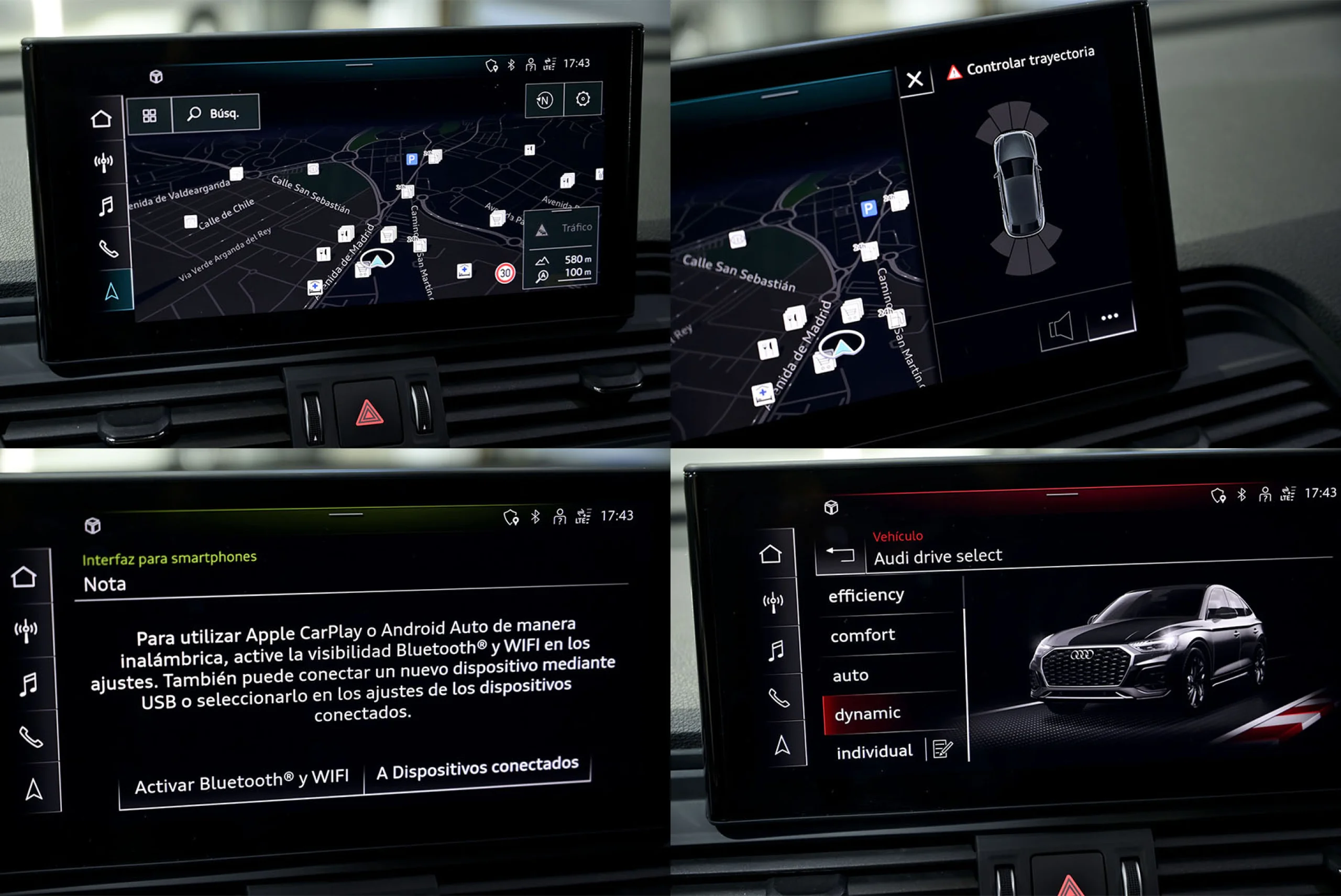Choose Activar Bluetooth® y WIFI
Image resolution: width=1341 pixels, height=896 pixels.
click(241, 782)
